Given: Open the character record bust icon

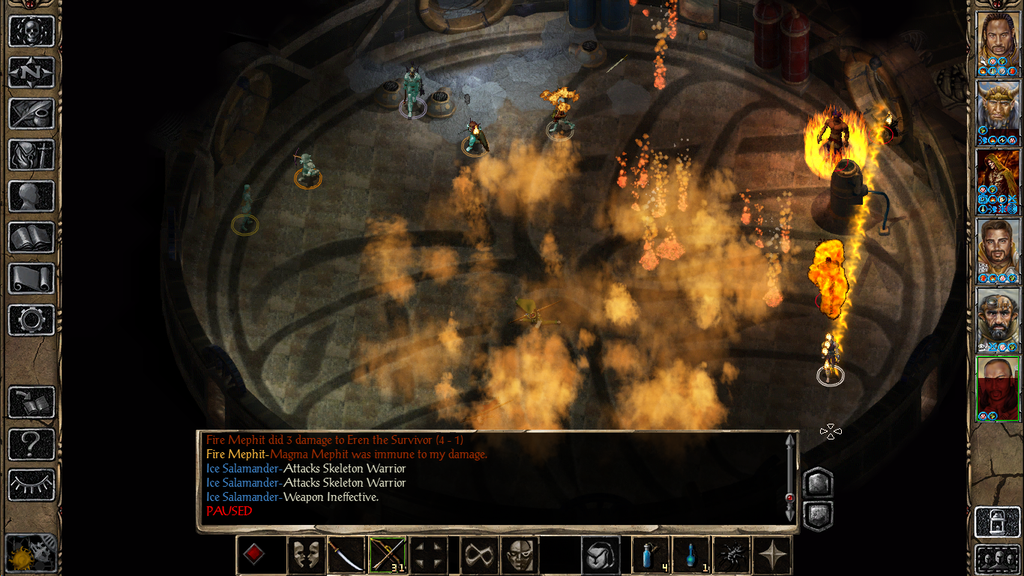Looking at the screenshot, I should click(x=31, y=196).
